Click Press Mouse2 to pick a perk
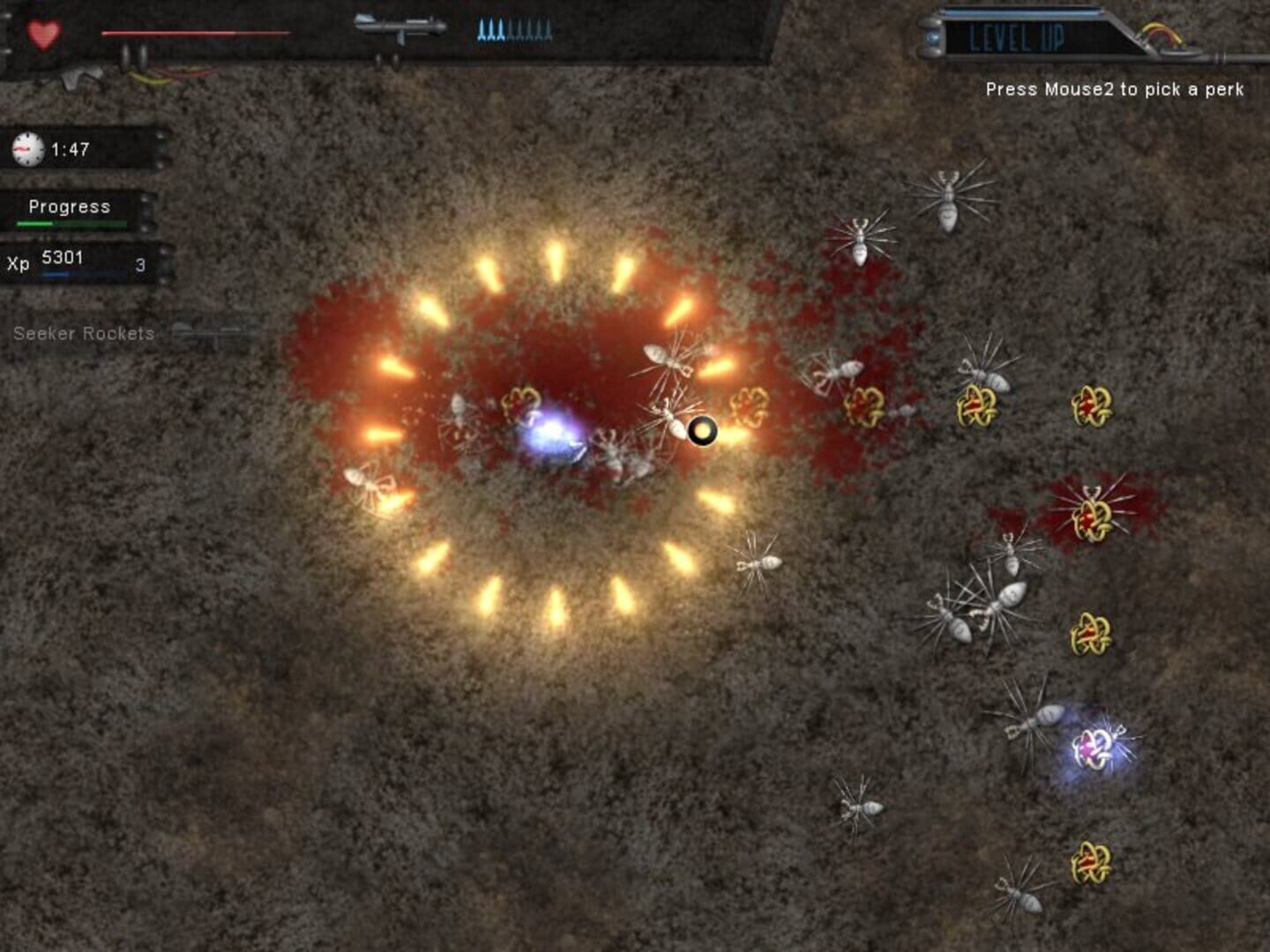Image resolution: width=1270 pixels, height=952 pixels. click(1117, 89)
